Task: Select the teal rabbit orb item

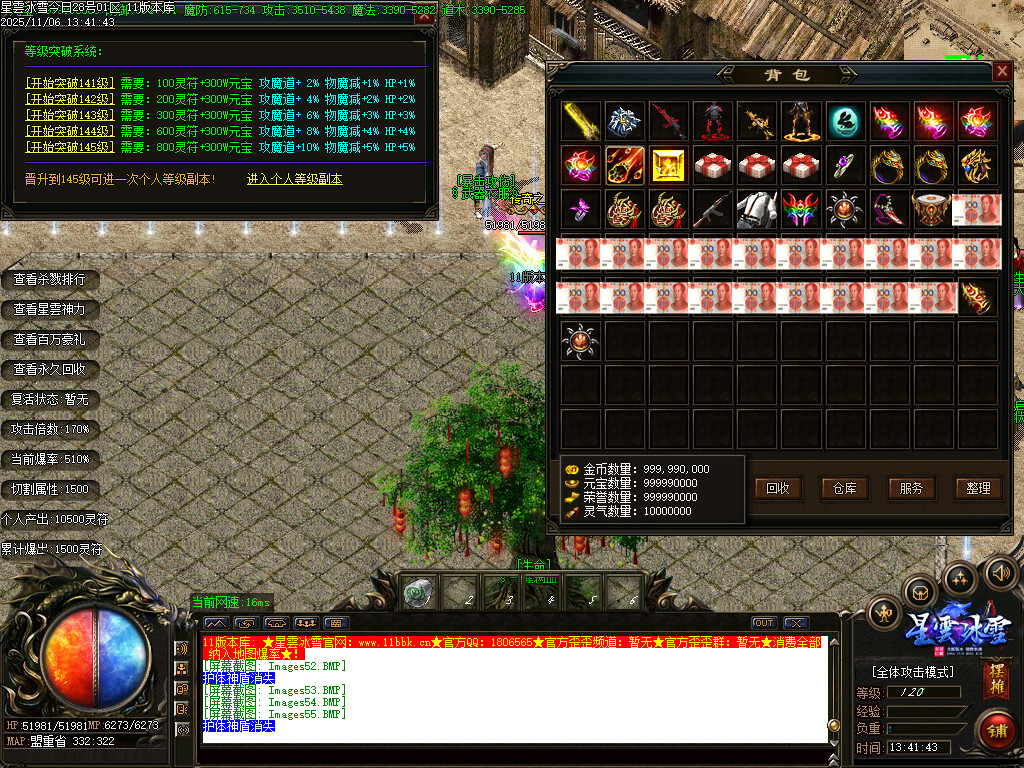Action: pyautogui.click(x=845, y=121)
